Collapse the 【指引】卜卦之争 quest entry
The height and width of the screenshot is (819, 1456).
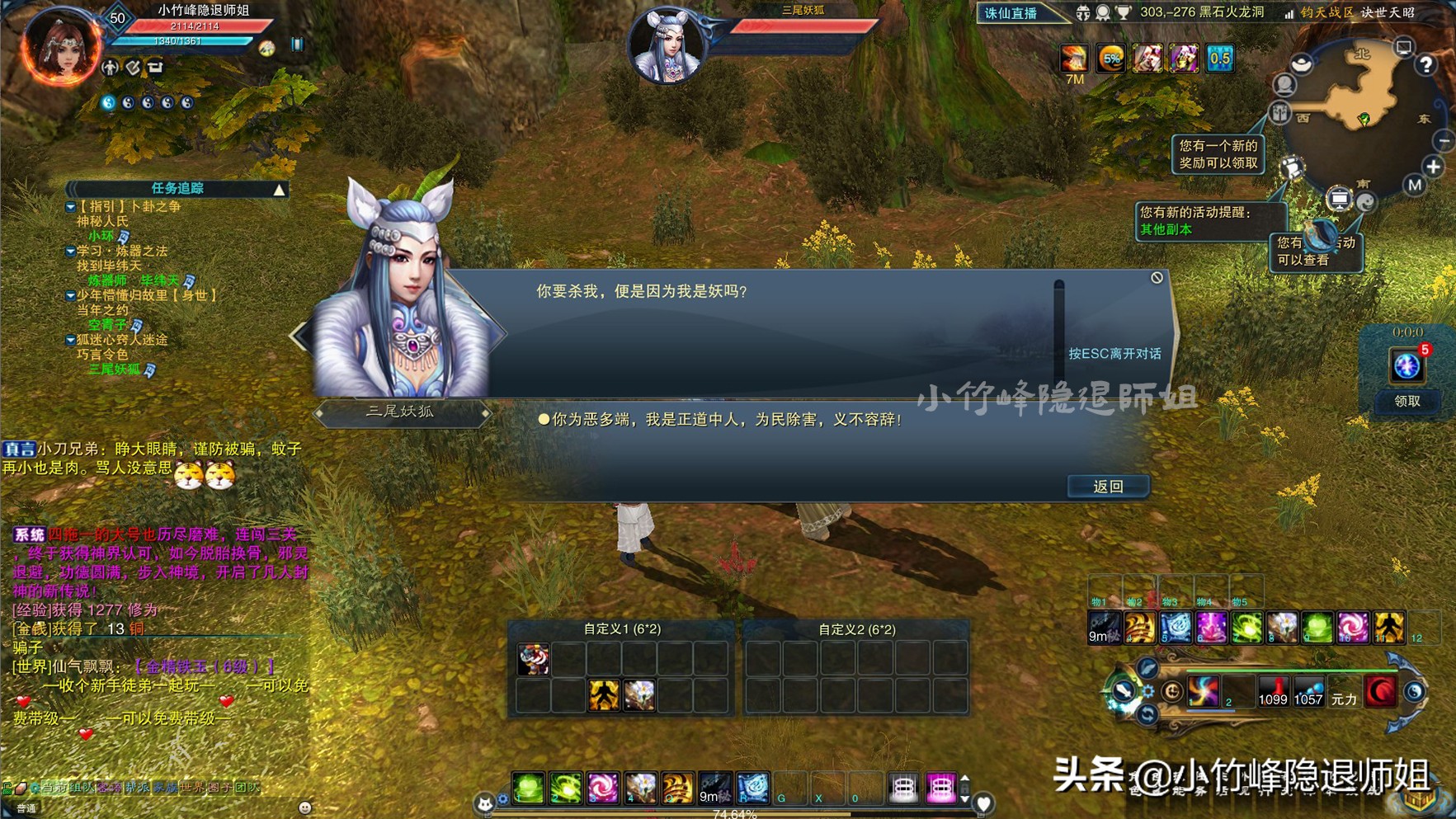[71, 208]
